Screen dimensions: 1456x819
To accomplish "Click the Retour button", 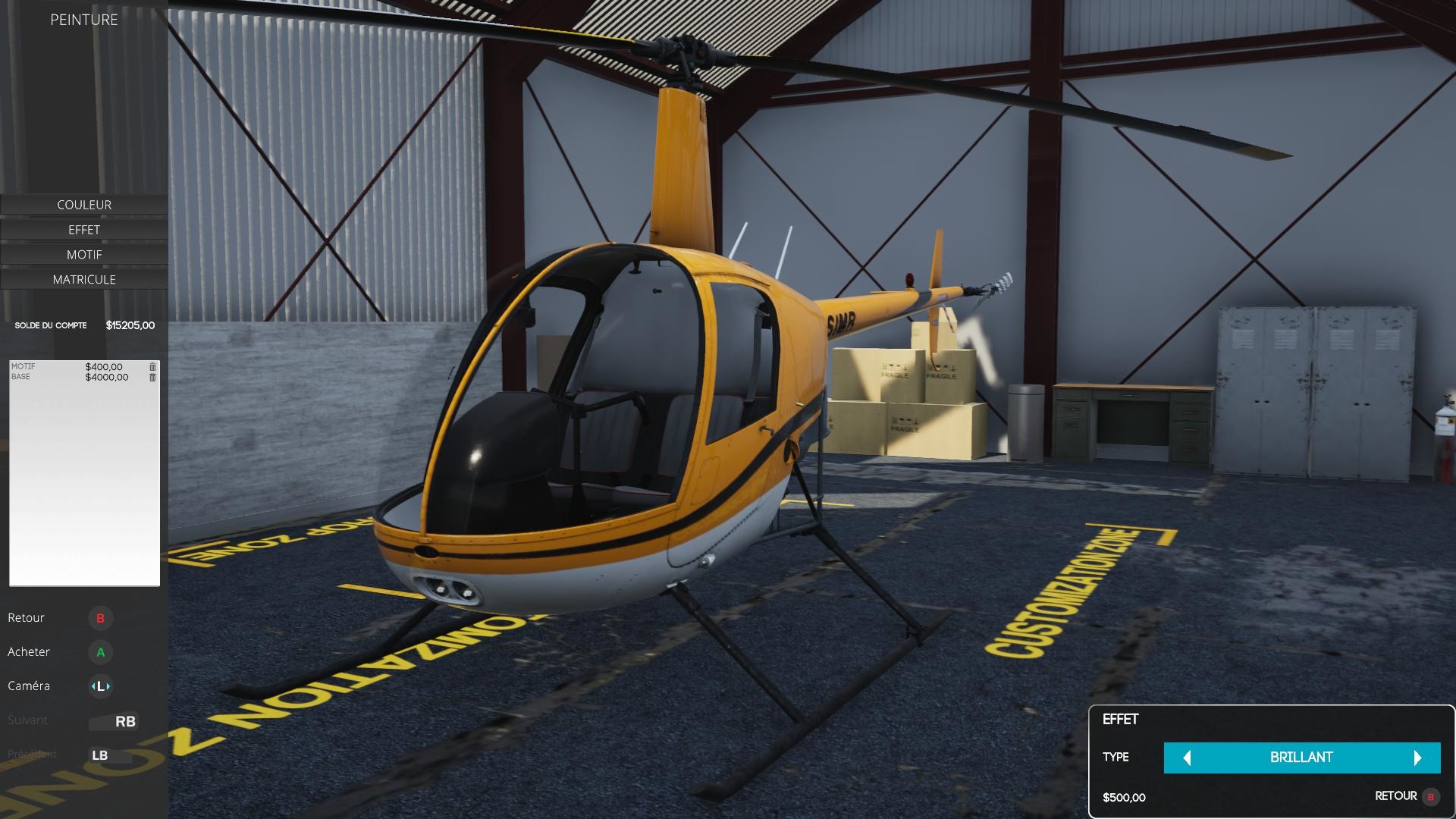I will [x=26, y=618].
